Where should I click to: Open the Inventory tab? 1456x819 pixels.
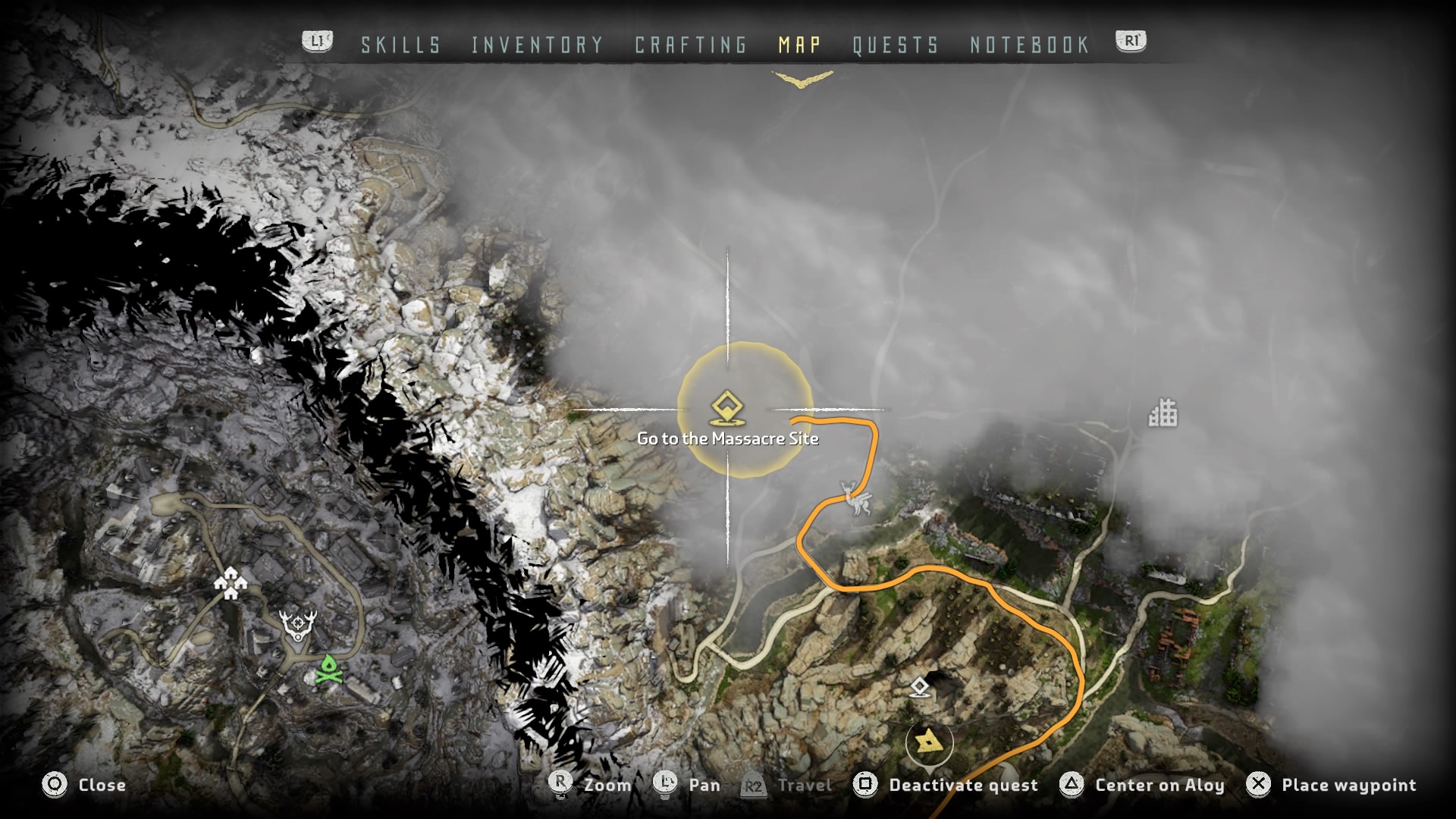(537, 45)
